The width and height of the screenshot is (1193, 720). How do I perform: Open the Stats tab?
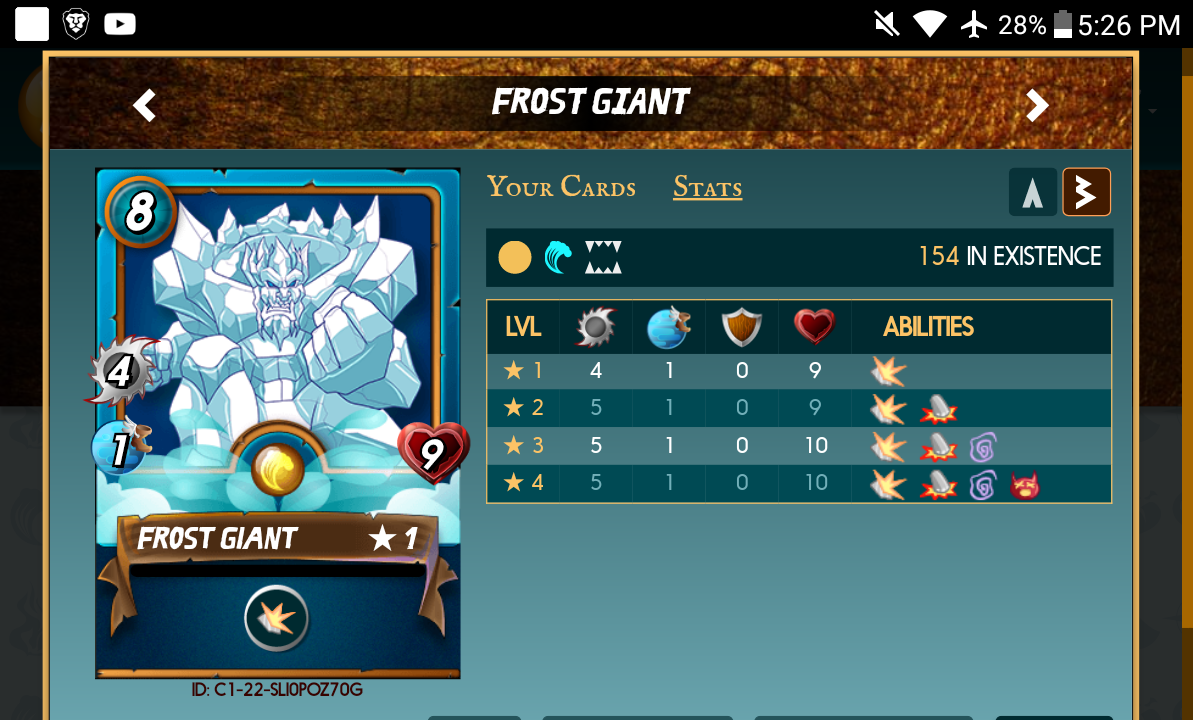click(707, 187)
